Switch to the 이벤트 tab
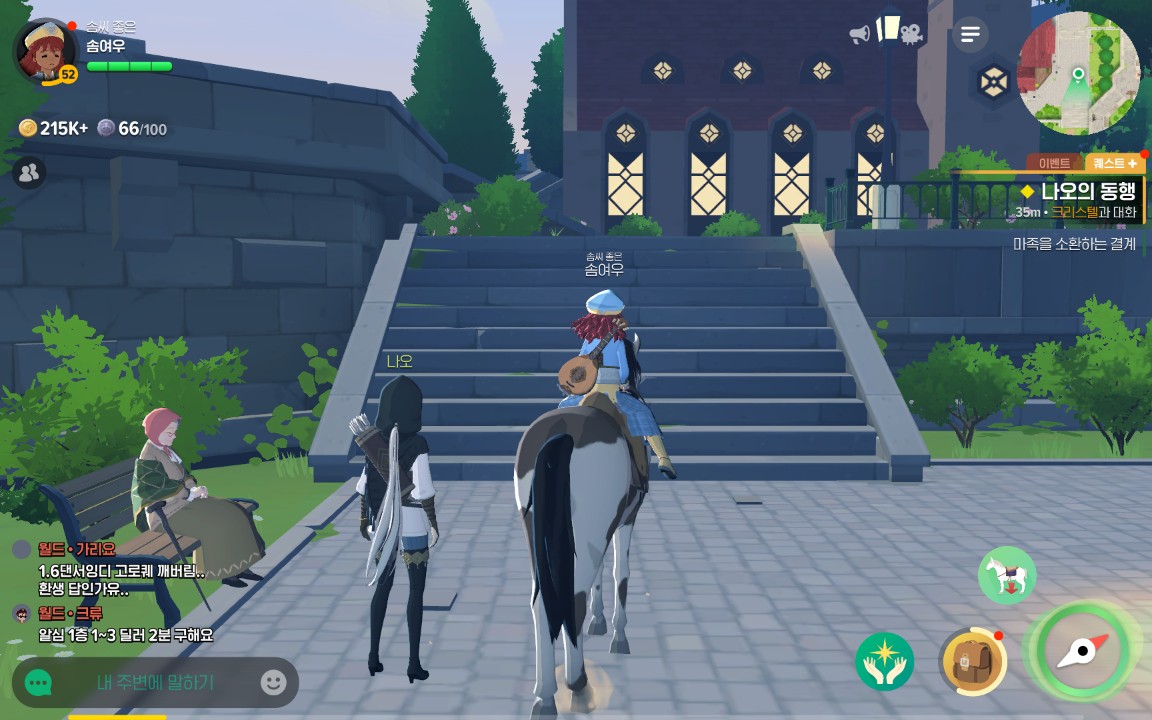 (x=1054, y=163)
